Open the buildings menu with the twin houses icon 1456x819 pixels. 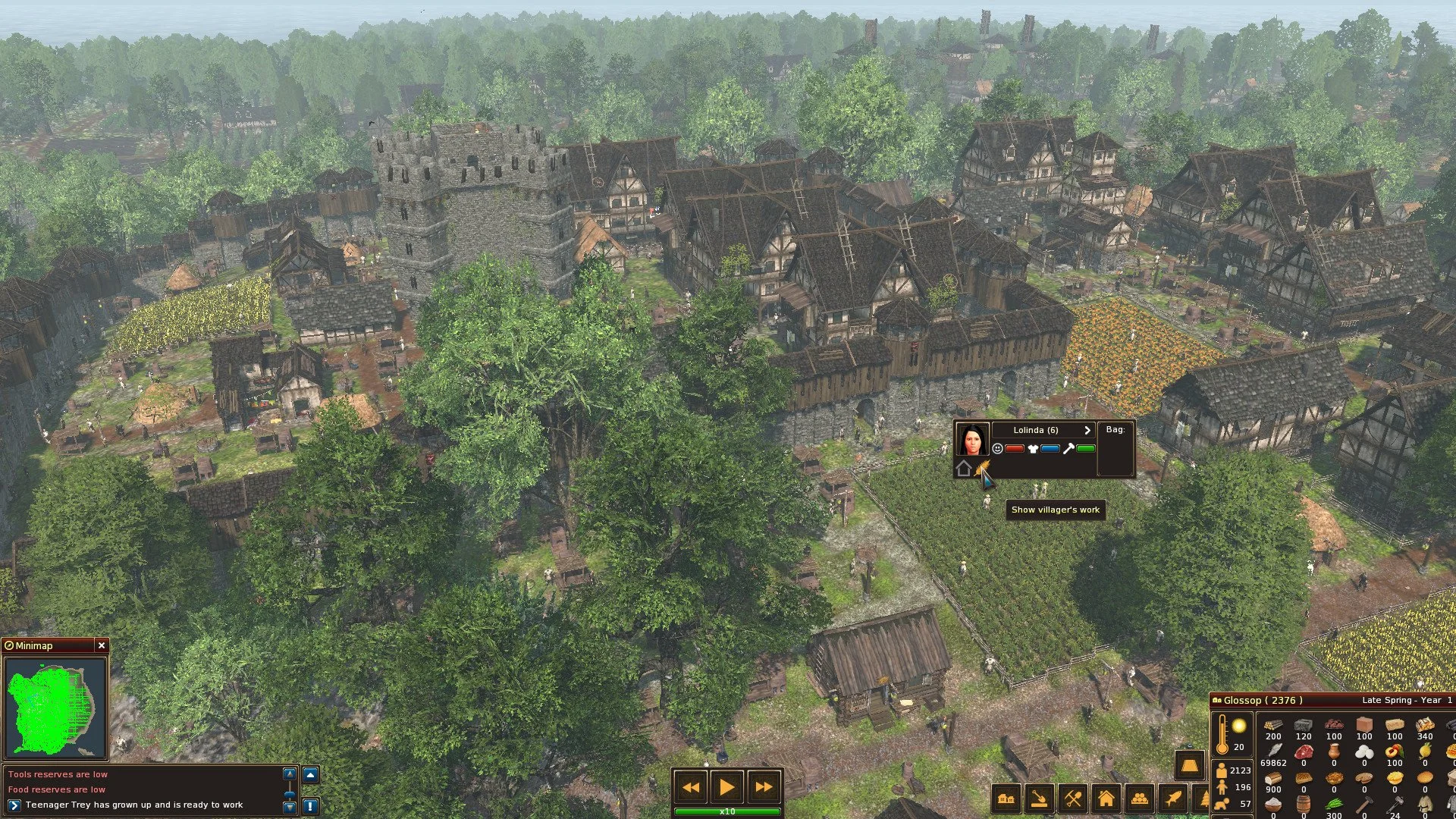coord(1006,797)
